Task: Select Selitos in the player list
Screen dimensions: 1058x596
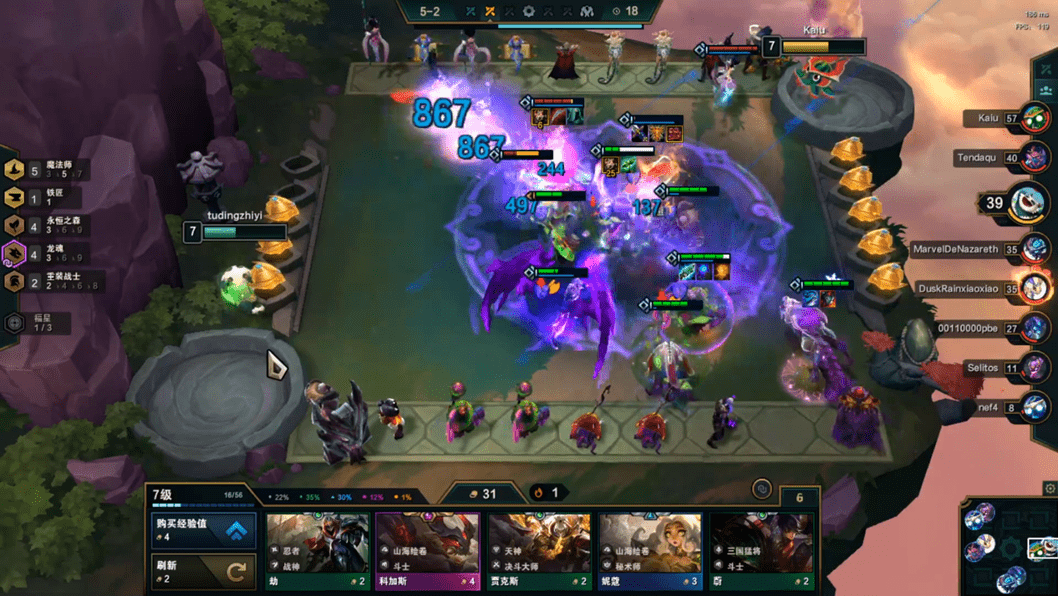Action: (1035, 368)
